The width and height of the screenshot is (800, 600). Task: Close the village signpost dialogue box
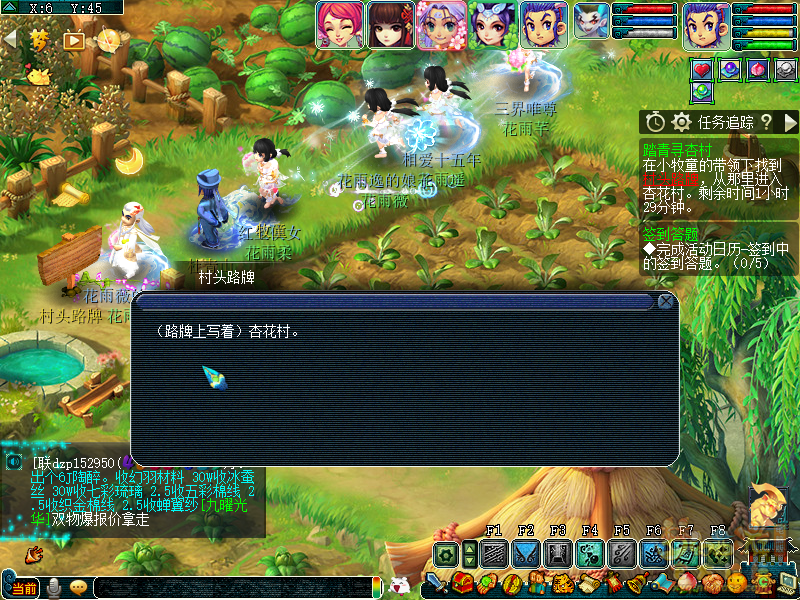click(x=666, y=301)
